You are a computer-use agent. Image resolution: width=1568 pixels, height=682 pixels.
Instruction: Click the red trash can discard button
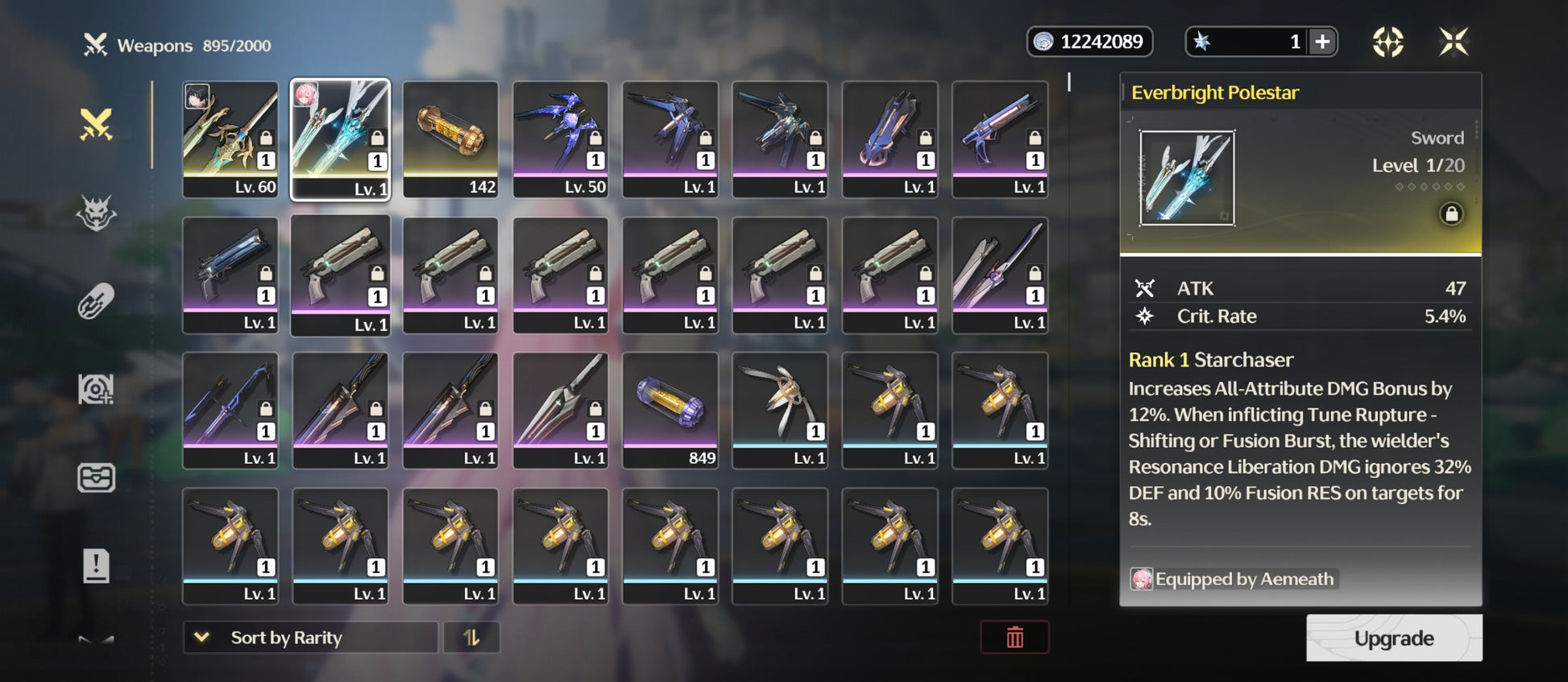[1014, 638]
